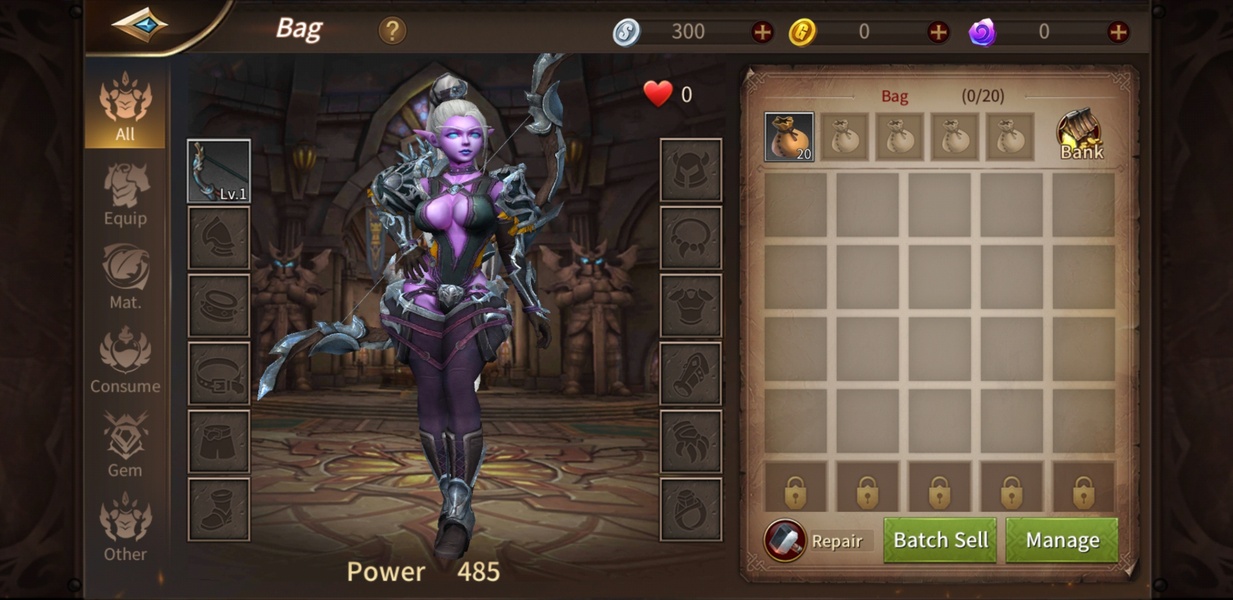Image resolution: width=1233 pixels, height=600 pixels.
Task: Go back using the top-left arrow button
Action: click(139, 24)
